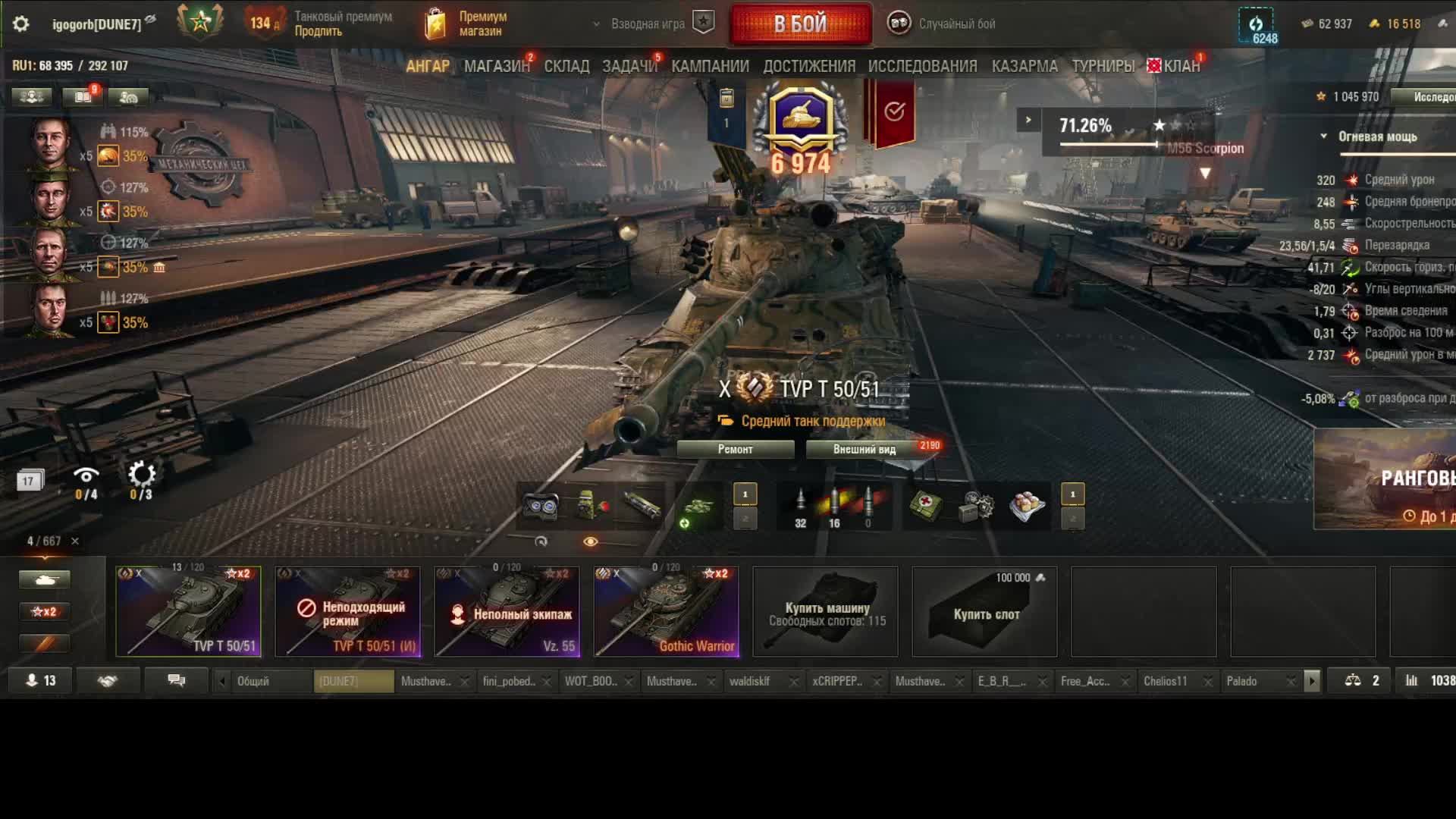Select the first-aid kit consumable slot
This screenshot has height=819, width=1456.
[x=926, y=506]
